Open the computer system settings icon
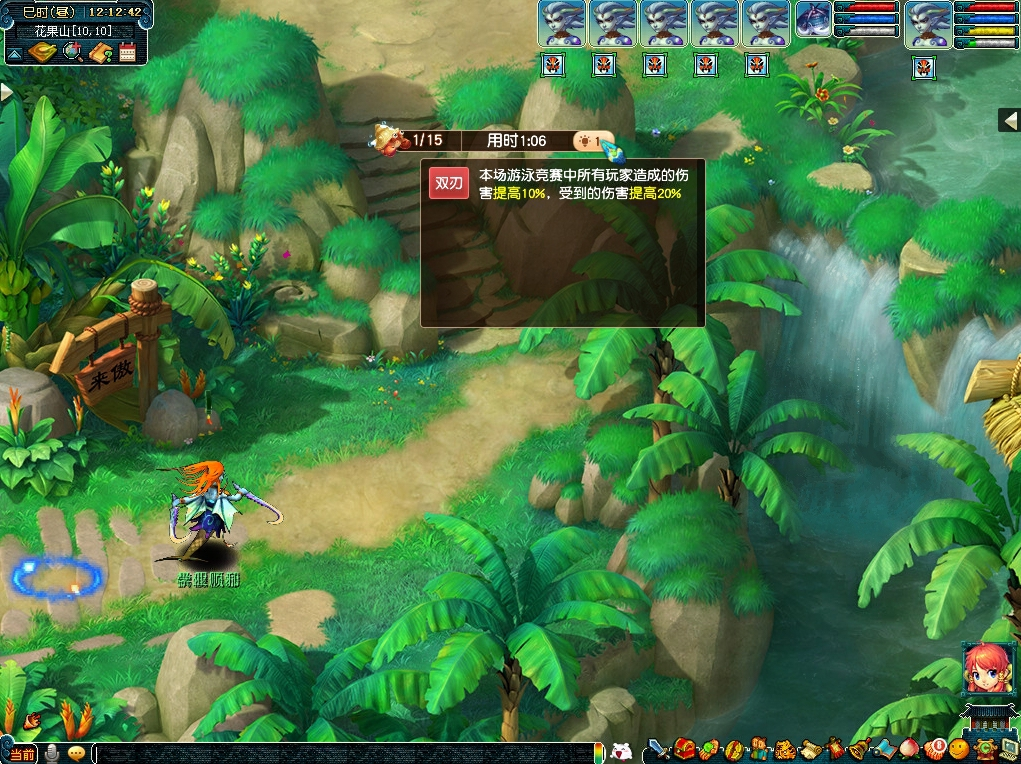 pyautogui.click(x=1009, y=749)
